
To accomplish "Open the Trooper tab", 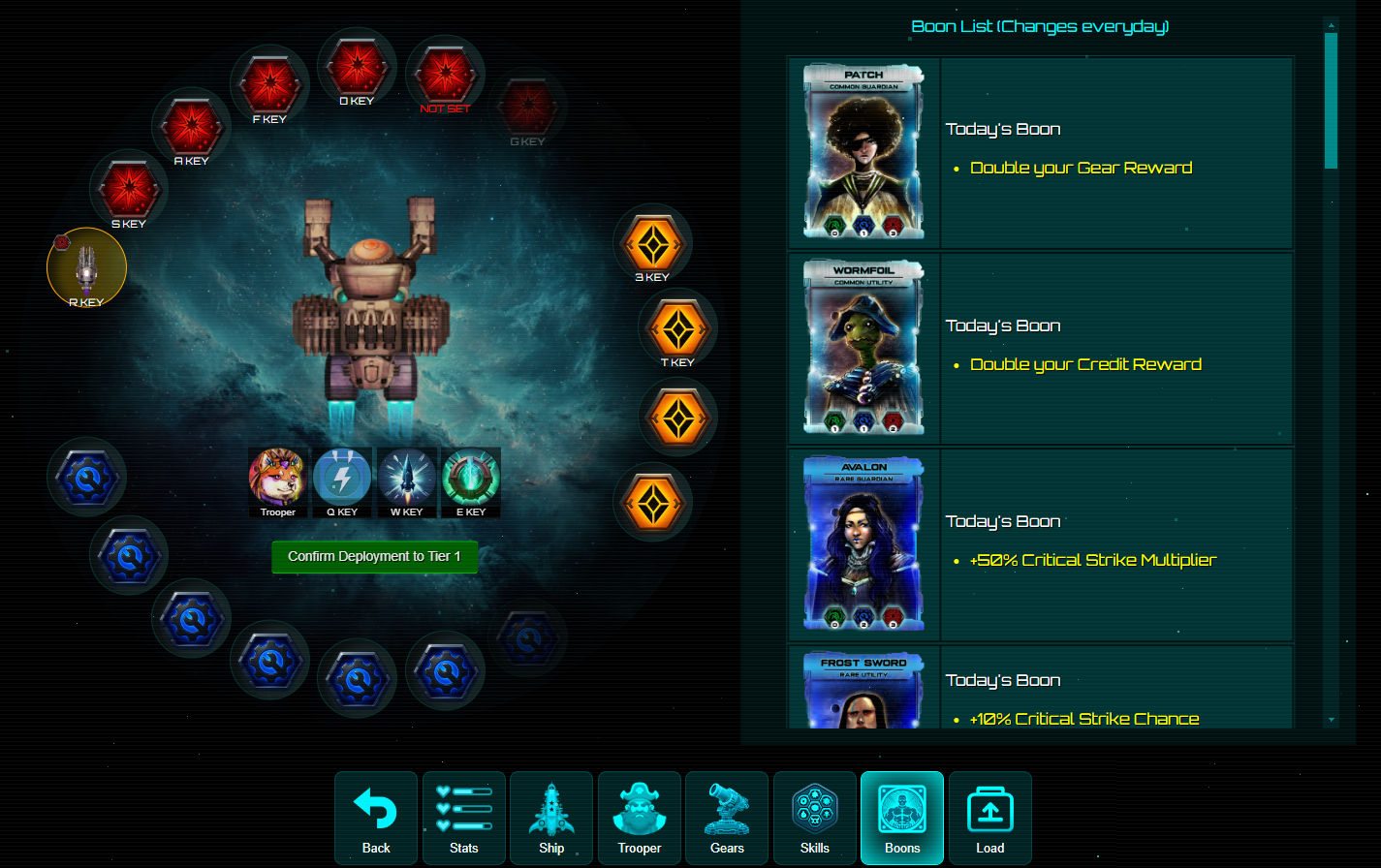I will pos(640,818).
